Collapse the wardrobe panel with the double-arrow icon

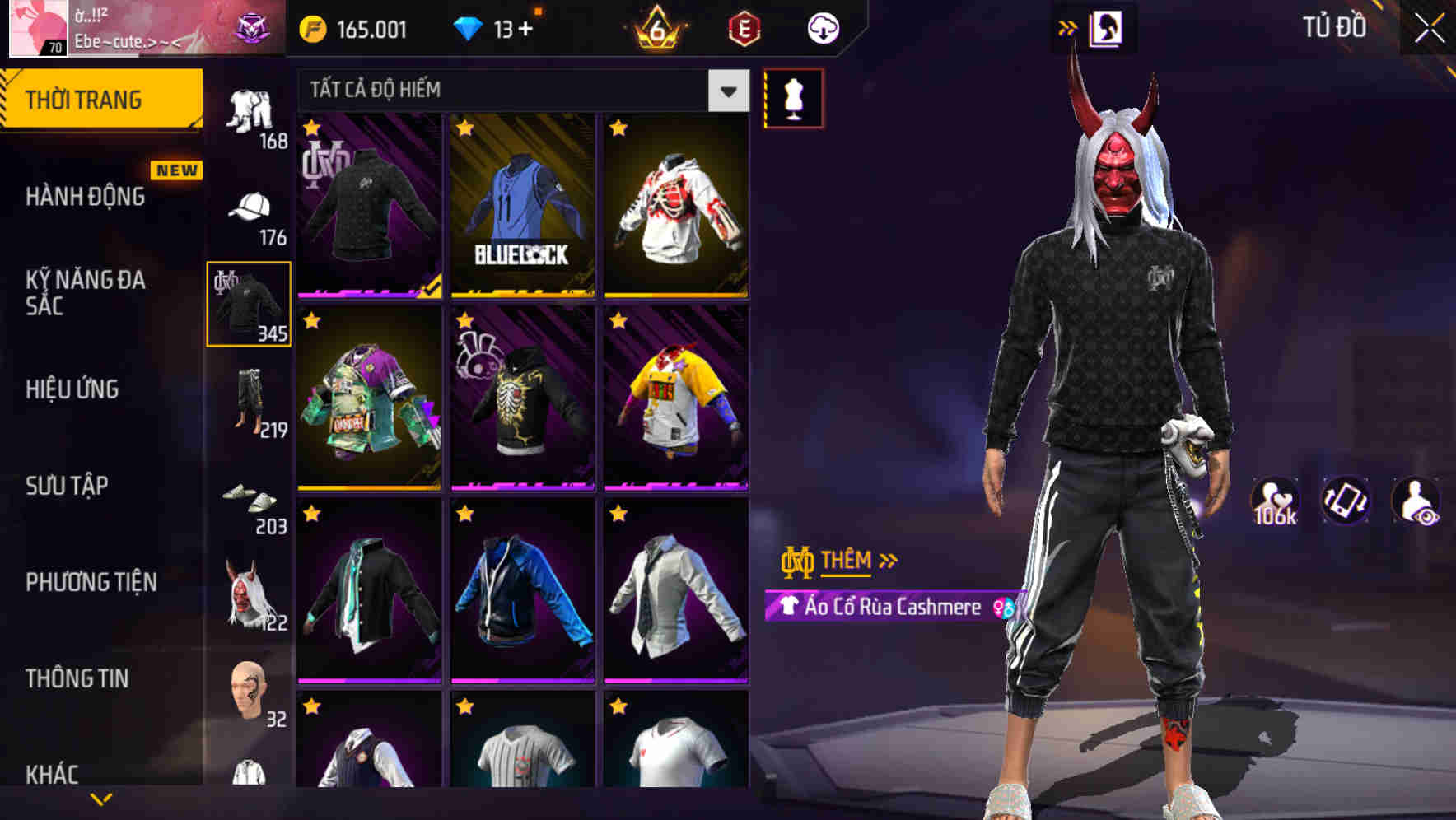tap(1068, 26)
